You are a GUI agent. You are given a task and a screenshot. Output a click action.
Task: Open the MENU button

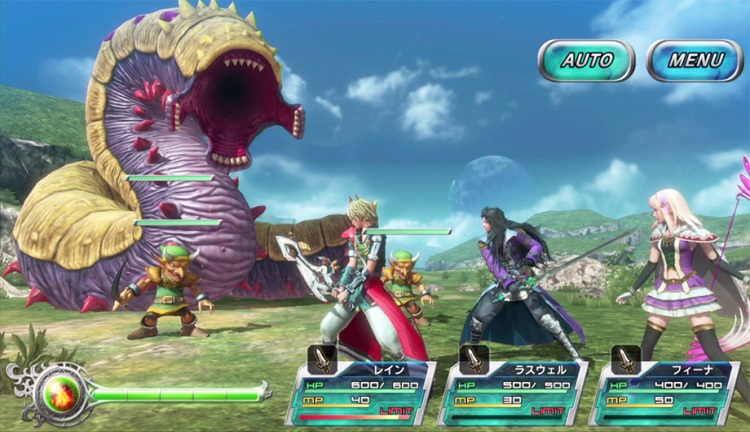pos(695,60)
